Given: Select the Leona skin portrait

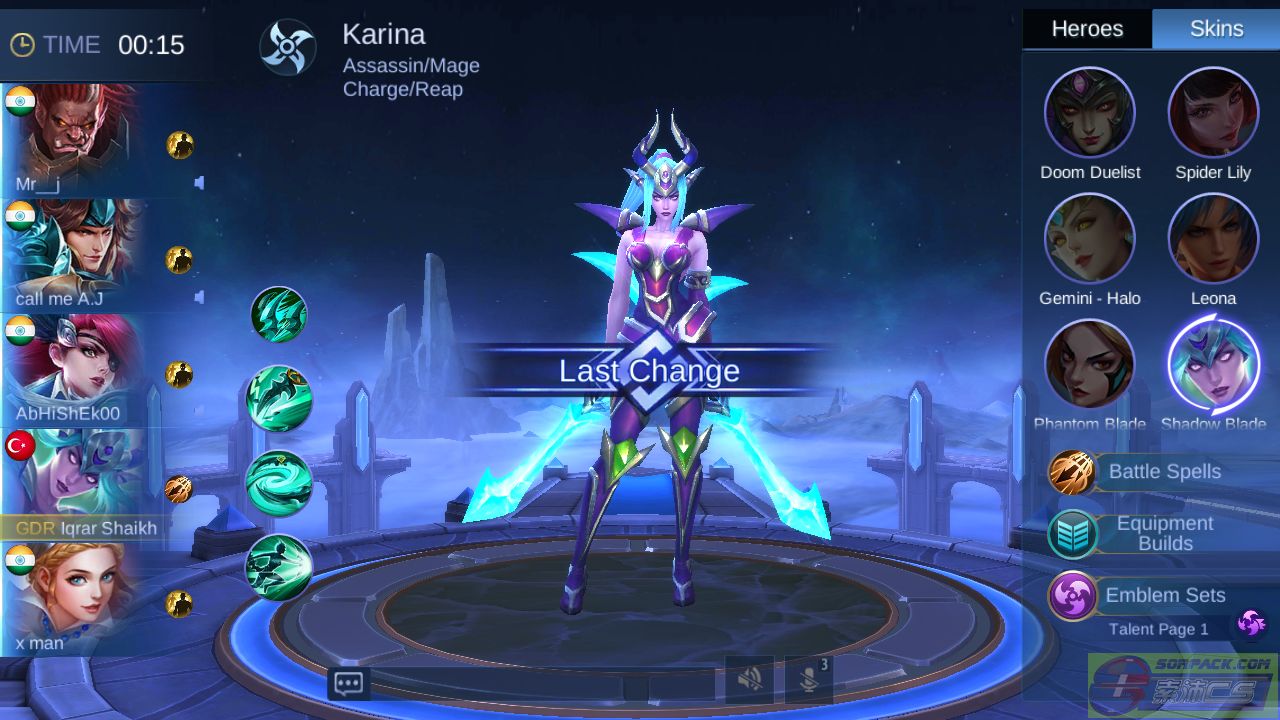Looking at the screenshot, I should coord(1213,239).
